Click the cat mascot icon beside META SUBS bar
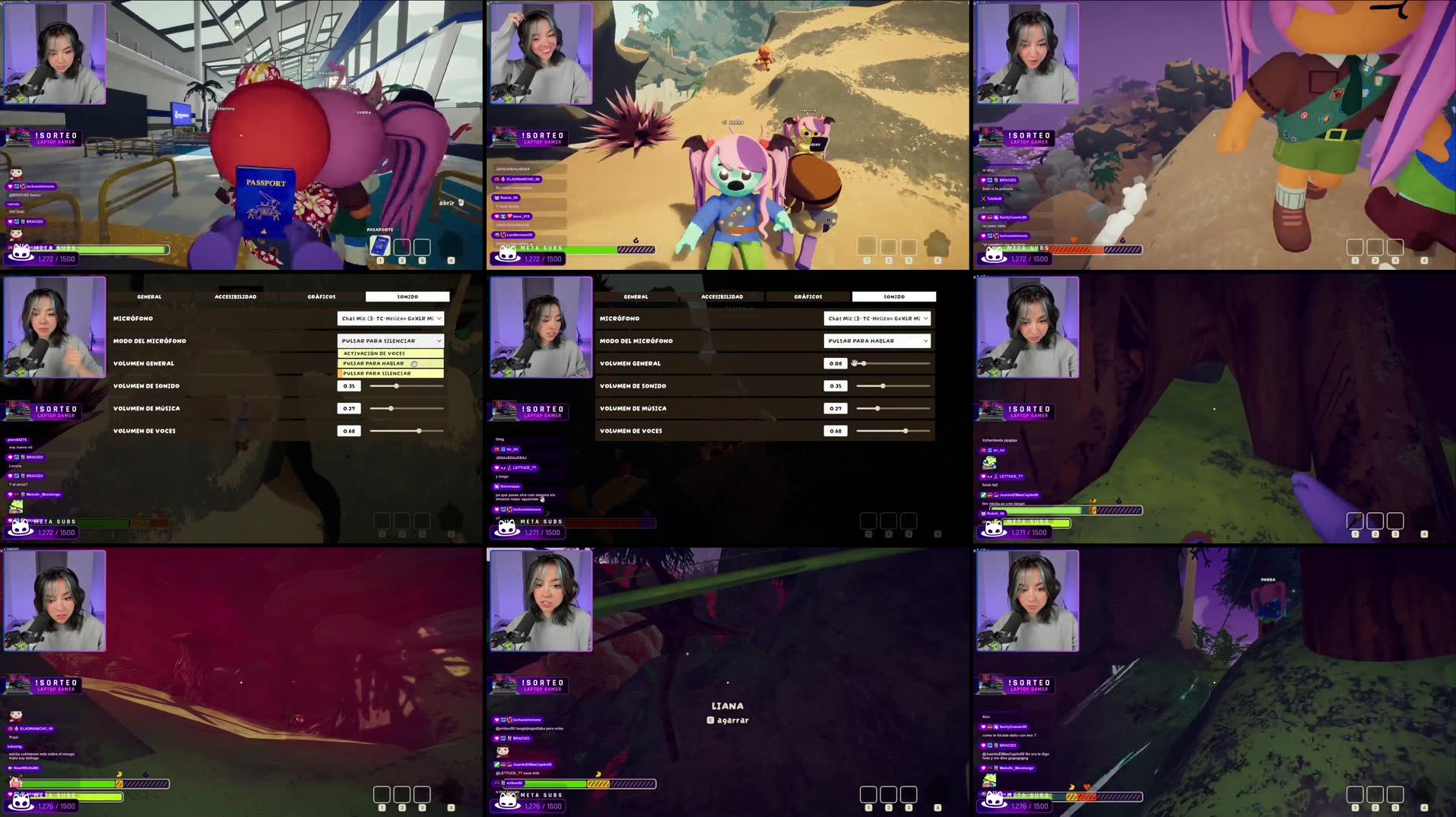Screen dimensions: 1456x817 [x=21, y=251]
